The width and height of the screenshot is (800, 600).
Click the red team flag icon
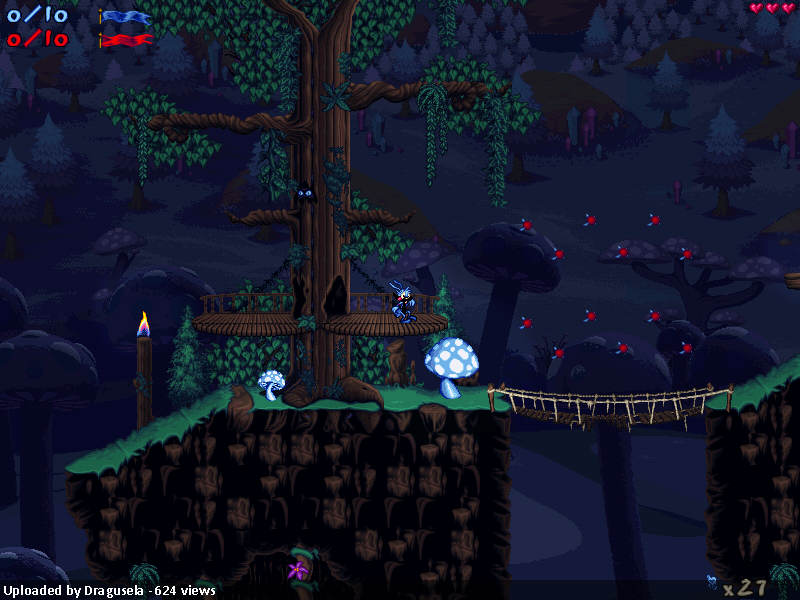[x=126, y=40]
